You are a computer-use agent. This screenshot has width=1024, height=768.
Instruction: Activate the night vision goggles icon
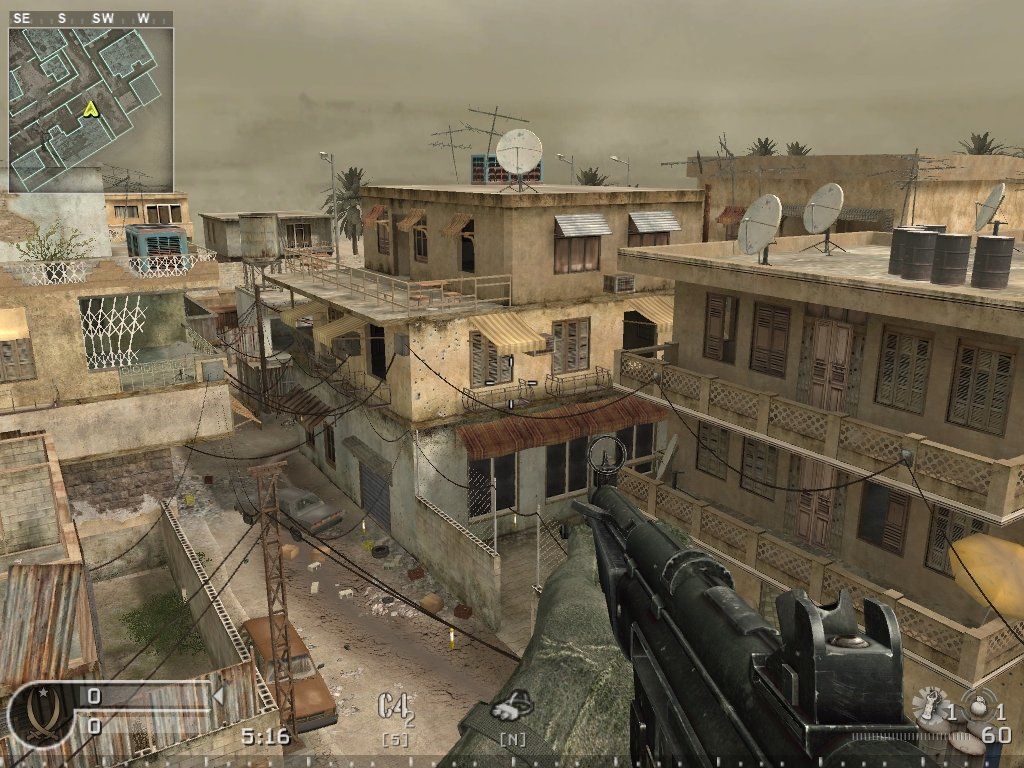click(x=513, y=707)
